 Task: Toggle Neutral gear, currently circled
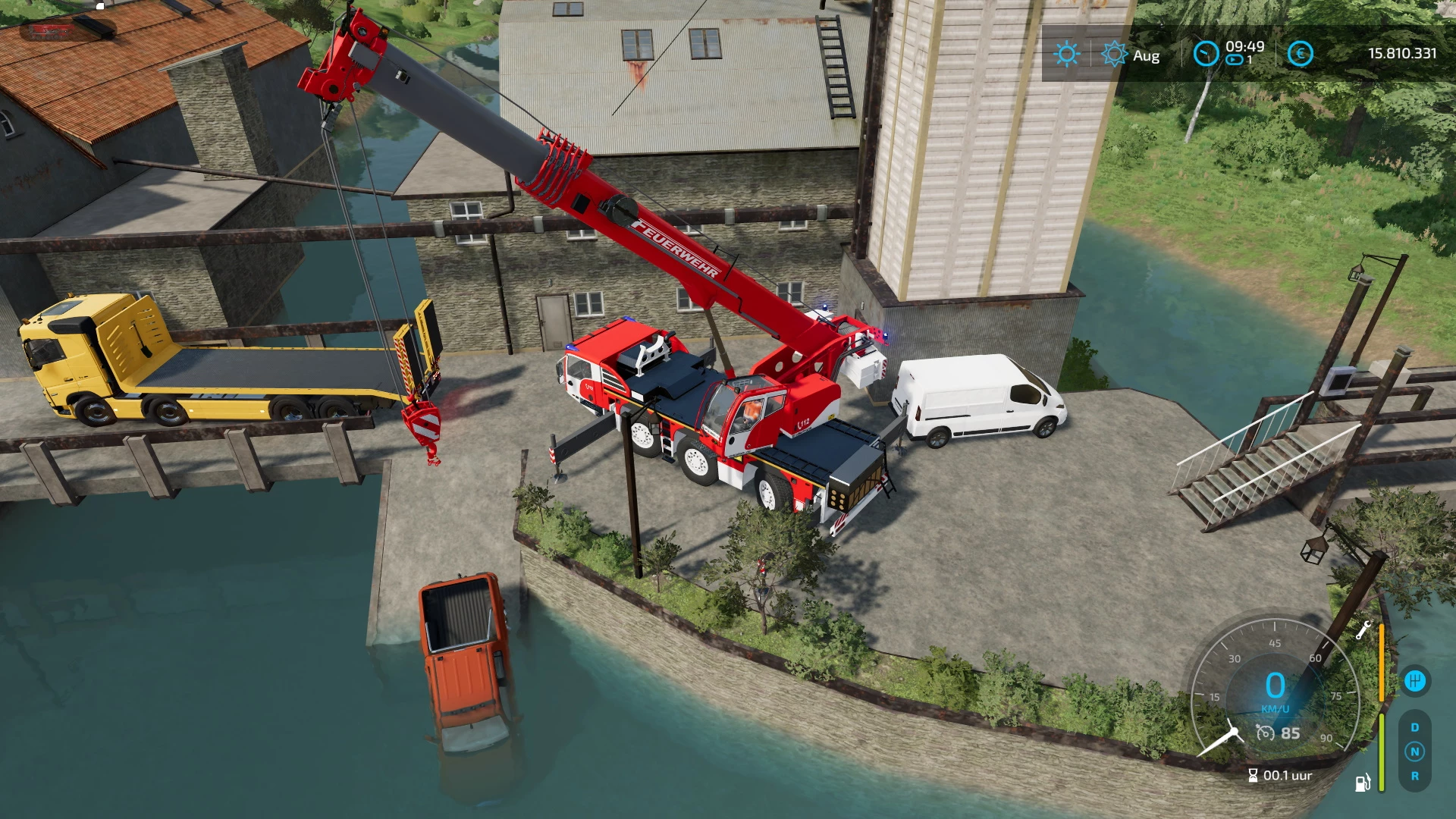1415,751
